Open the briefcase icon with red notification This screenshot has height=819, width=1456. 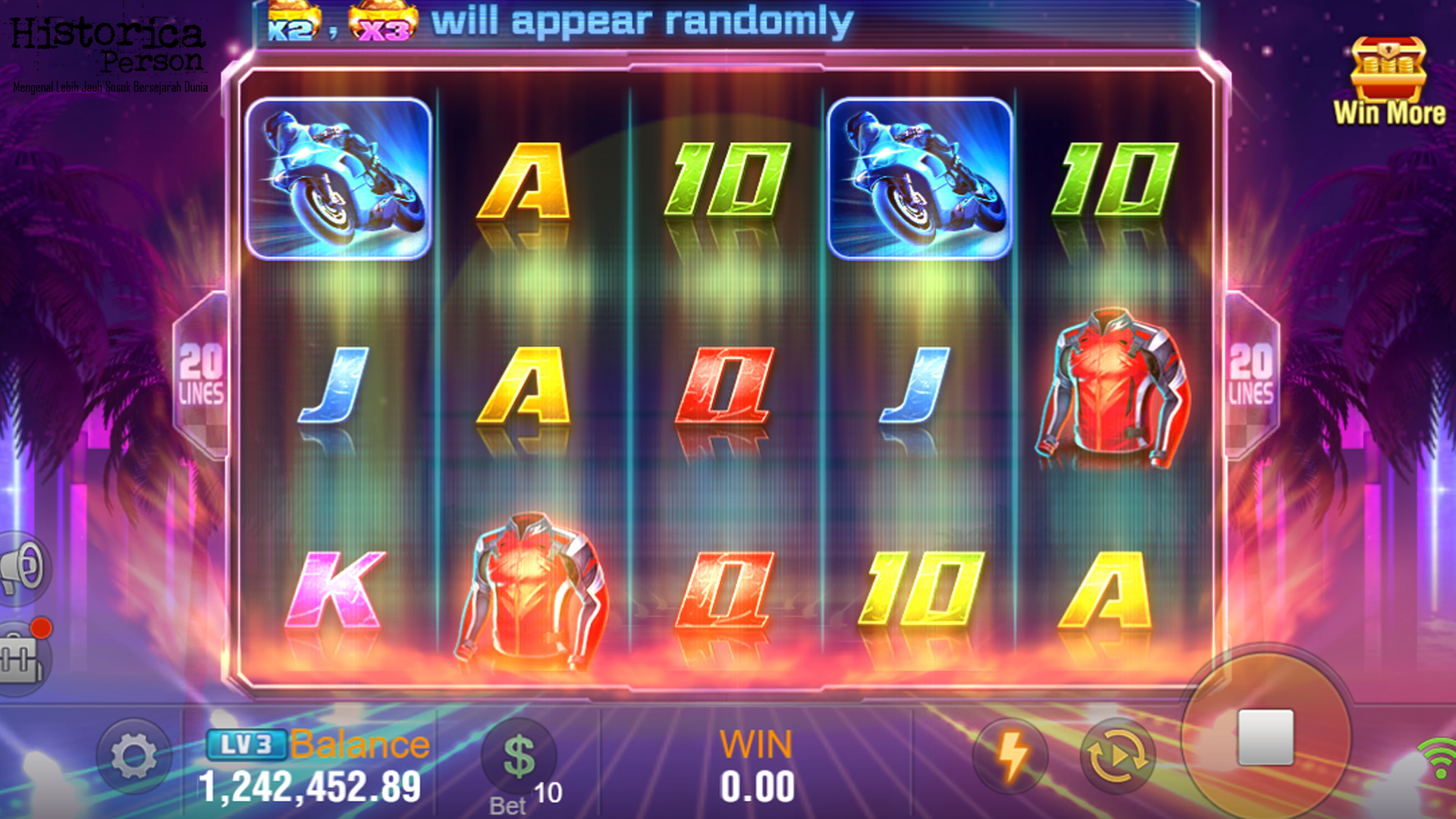pyautogui.click(x=23, y=657)
